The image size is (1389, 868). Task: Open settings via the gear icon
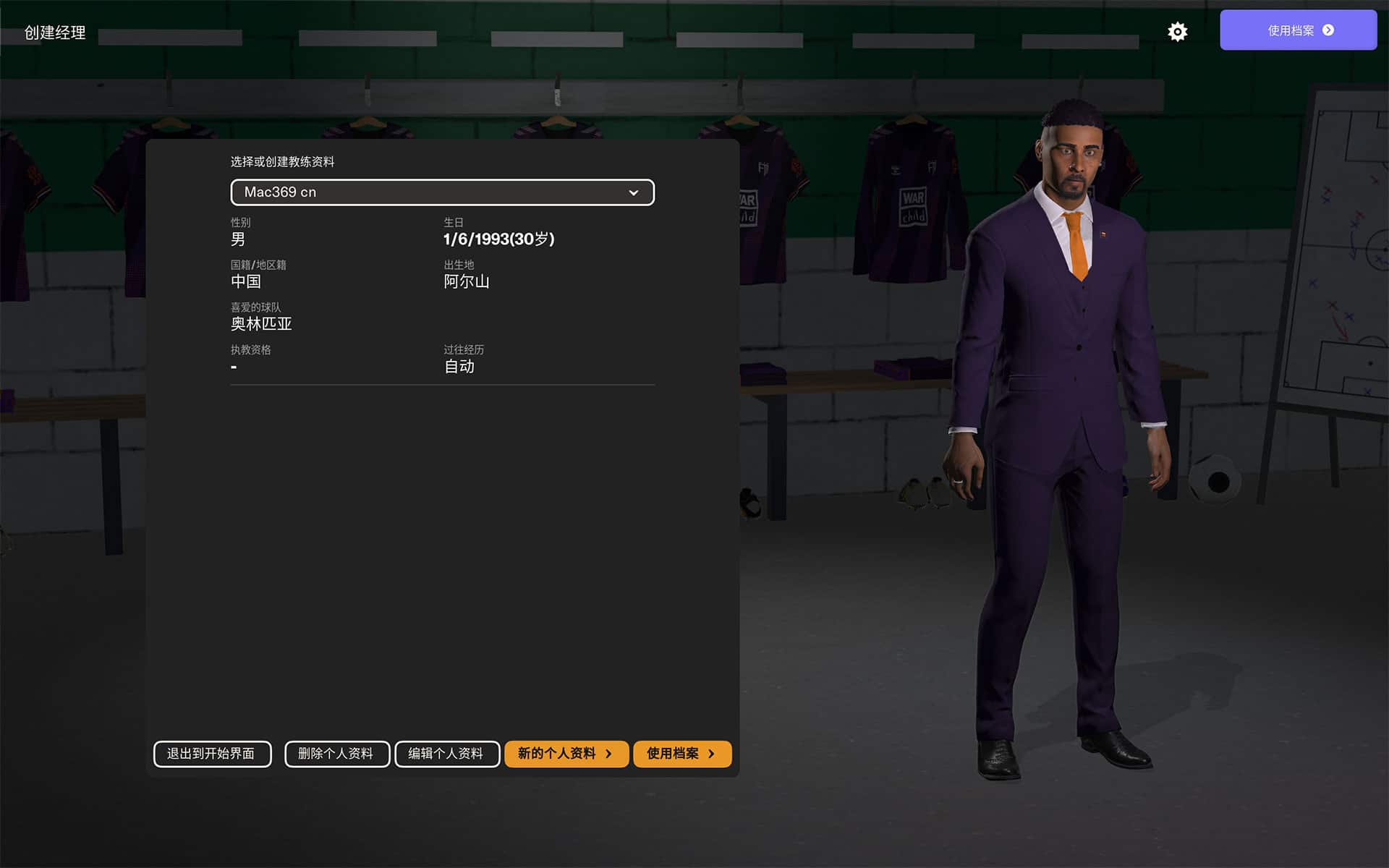coord(1177,32)
